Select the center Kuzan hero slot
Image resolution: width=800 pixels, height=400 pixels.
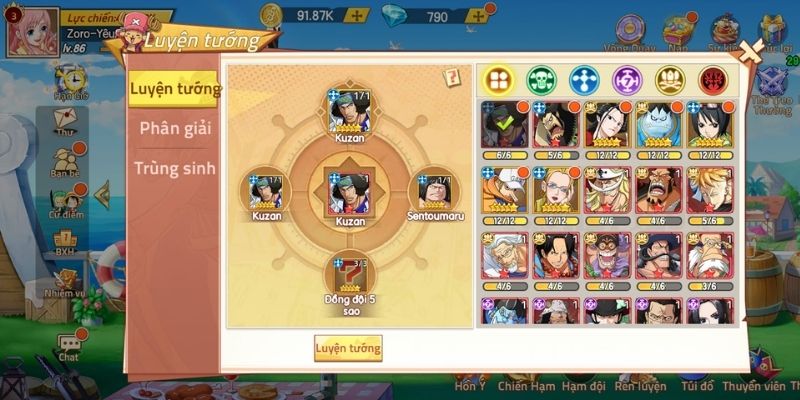coord(350,192)
